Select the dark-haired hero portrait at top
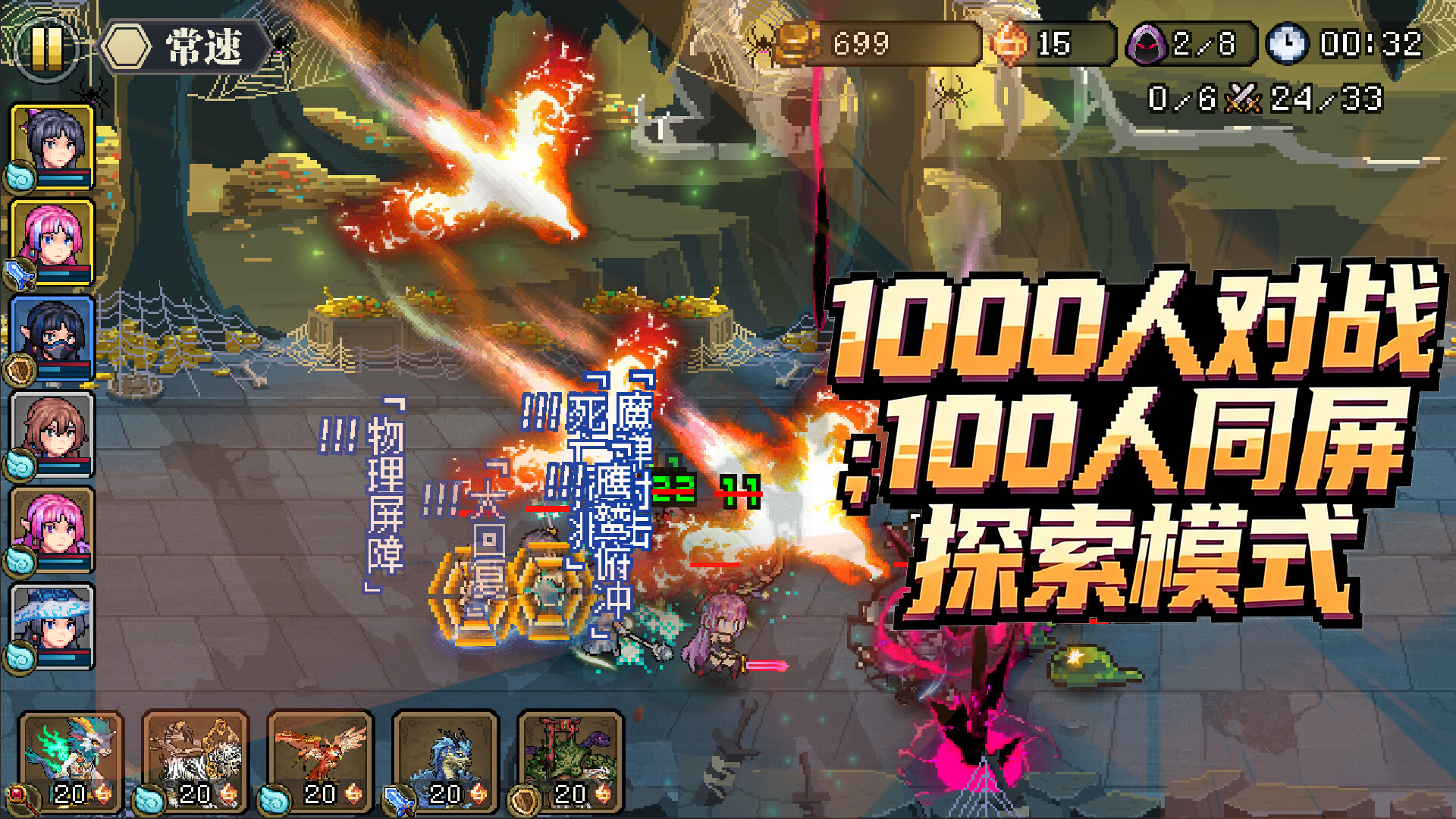1456x819 pixels. pyautogui.click(x=53, y=148)
